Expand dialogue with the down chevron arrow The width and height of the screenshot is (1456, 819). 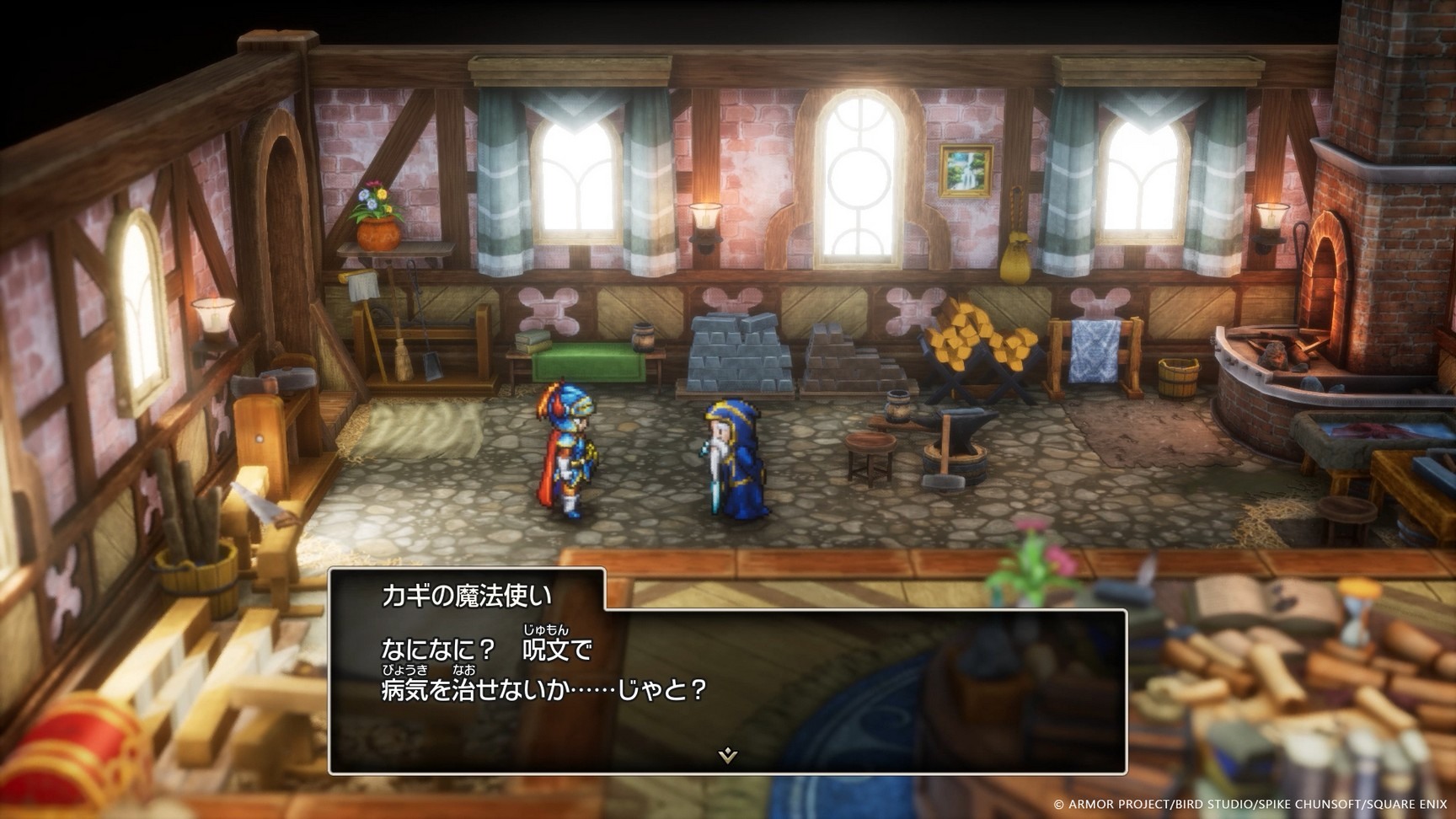728,756
